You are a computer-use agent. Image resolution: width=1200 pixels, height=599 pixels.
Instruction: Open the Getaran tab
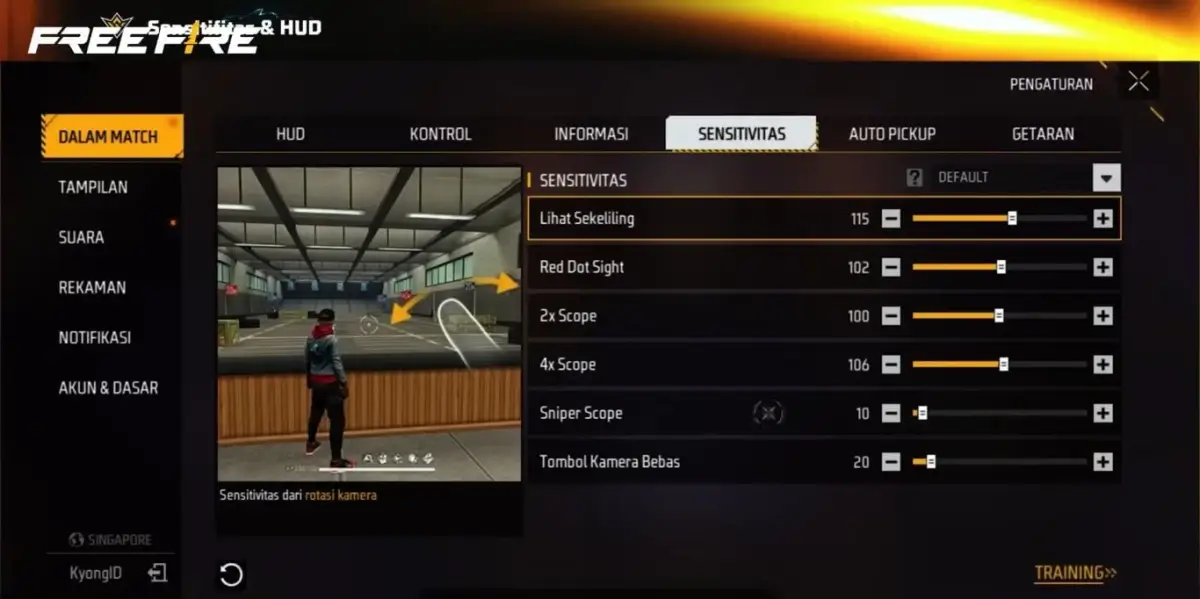tap(1043, 134)
